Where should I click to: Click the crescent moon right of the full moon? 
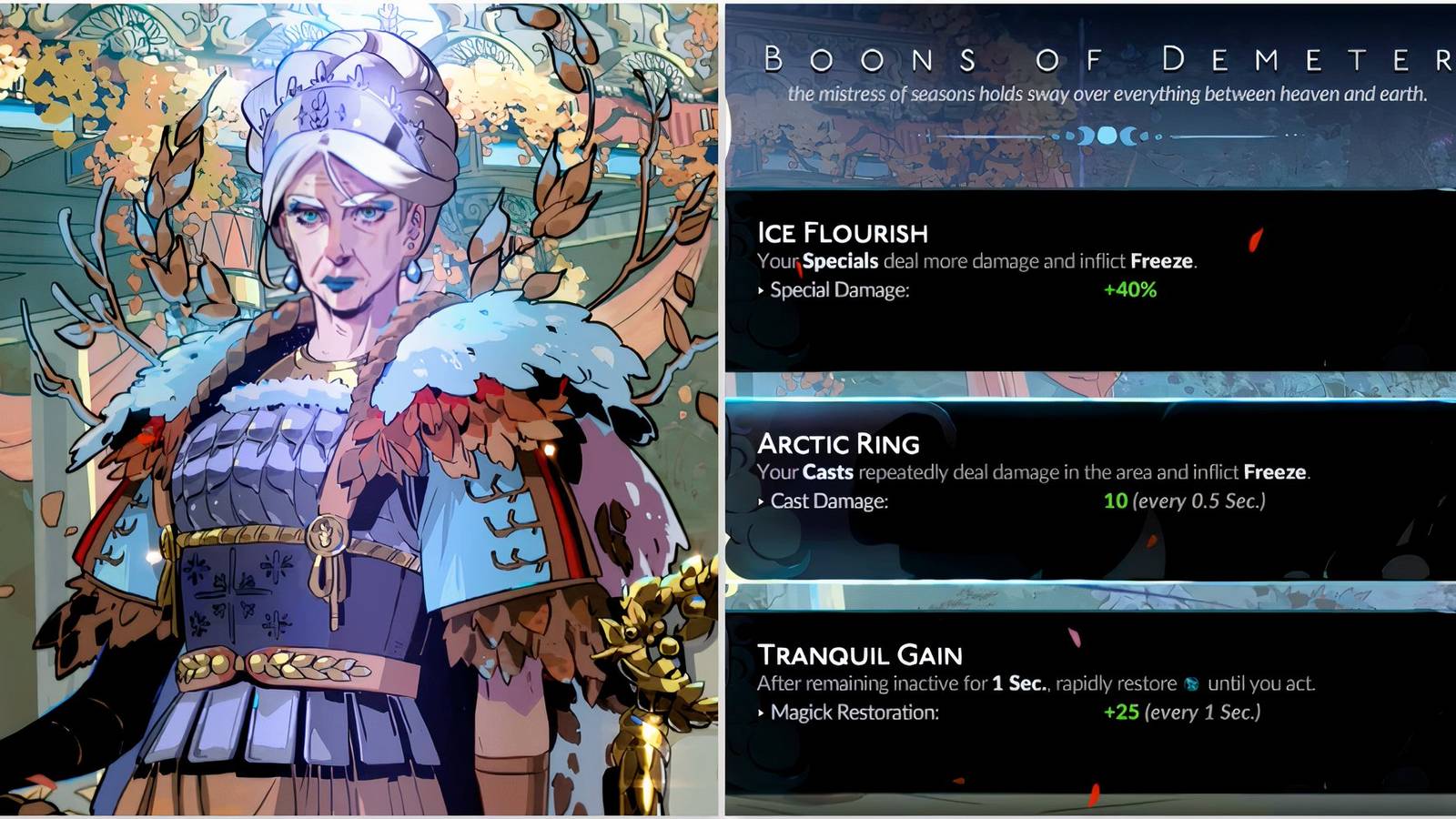click(x=1129, y=136)
